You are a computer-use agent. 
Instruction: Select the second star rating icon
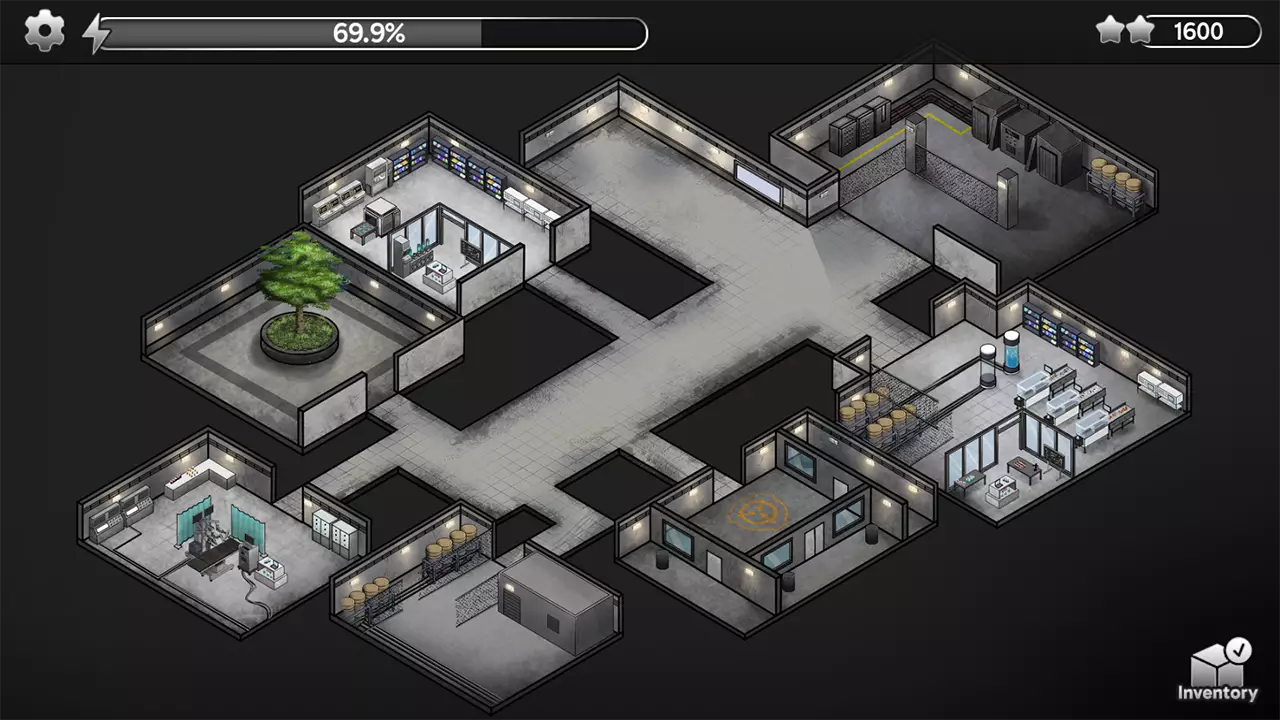(1142, 29)
